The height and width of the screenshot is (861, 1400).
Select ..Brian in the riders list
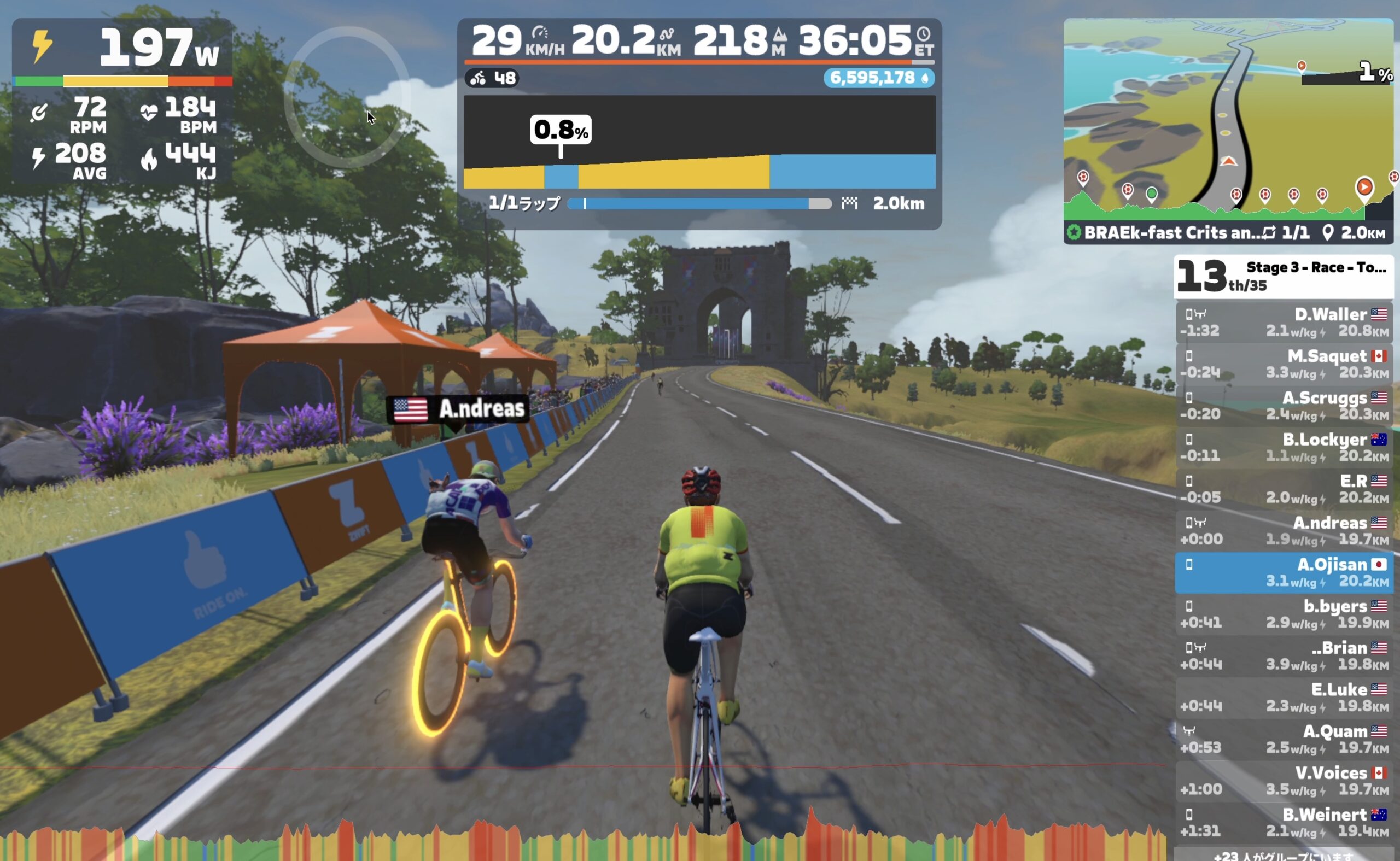(x=1284, y=655)
